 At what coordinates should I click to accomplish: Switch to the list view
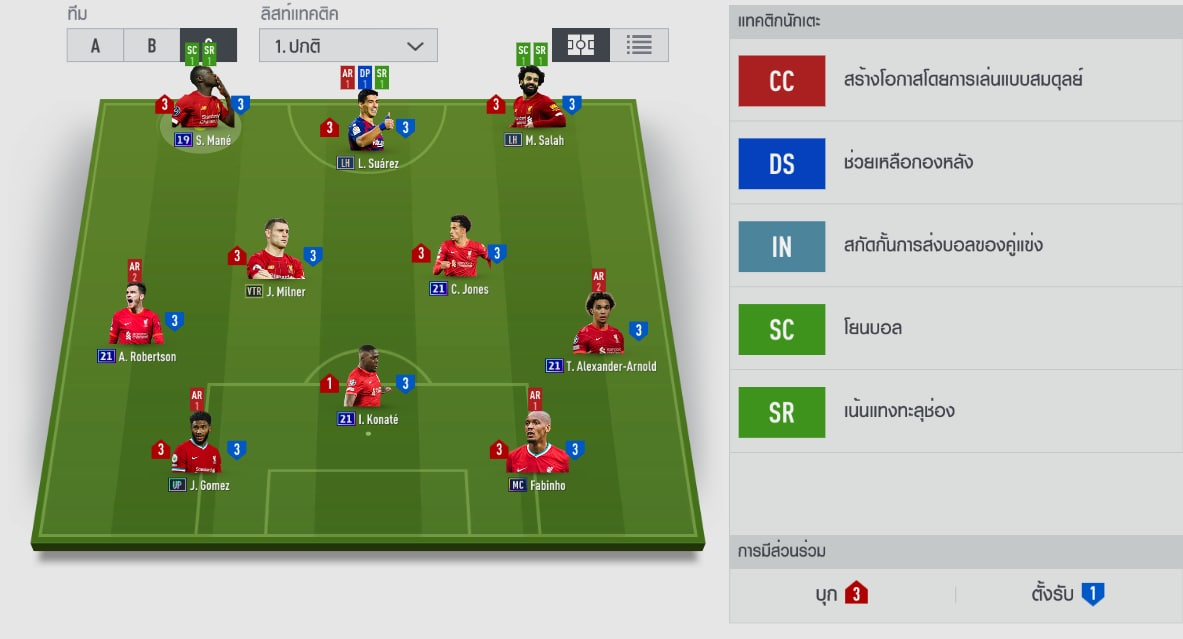(639, 45)
